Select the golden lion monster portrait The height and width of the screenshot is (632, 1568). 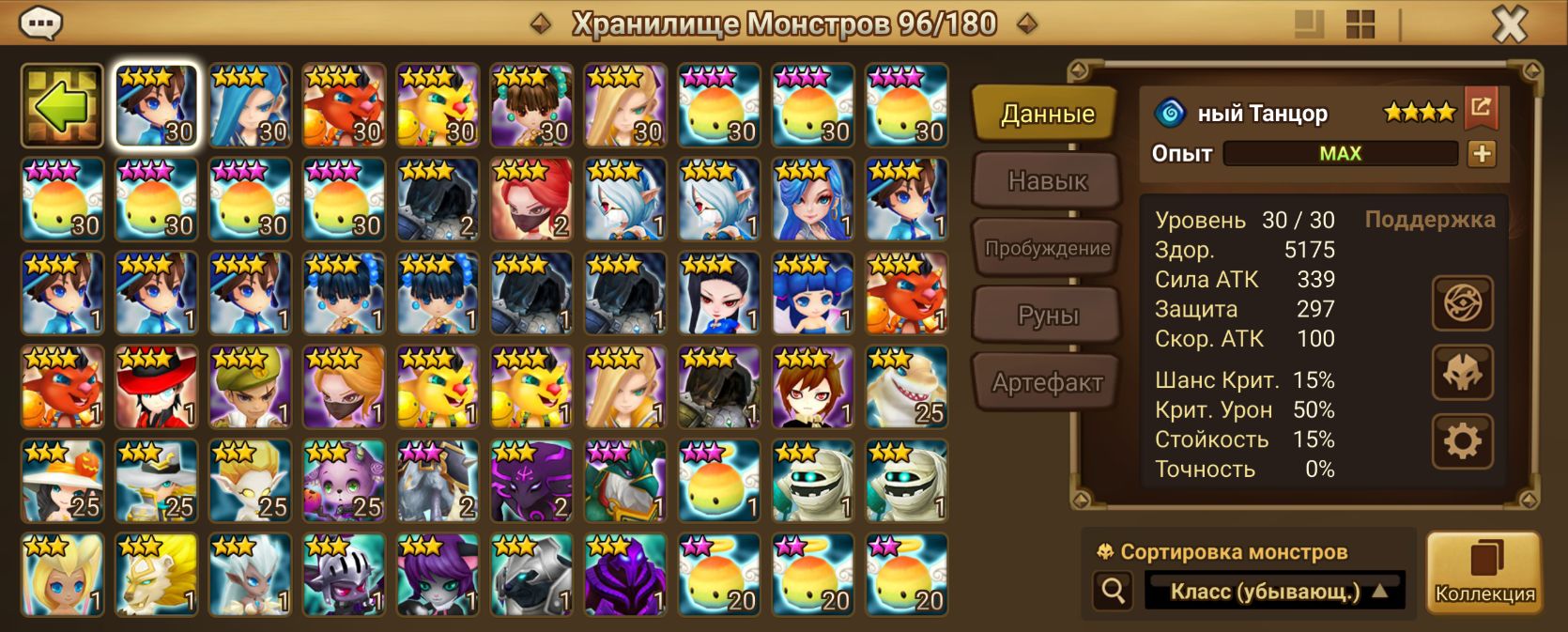156,575
